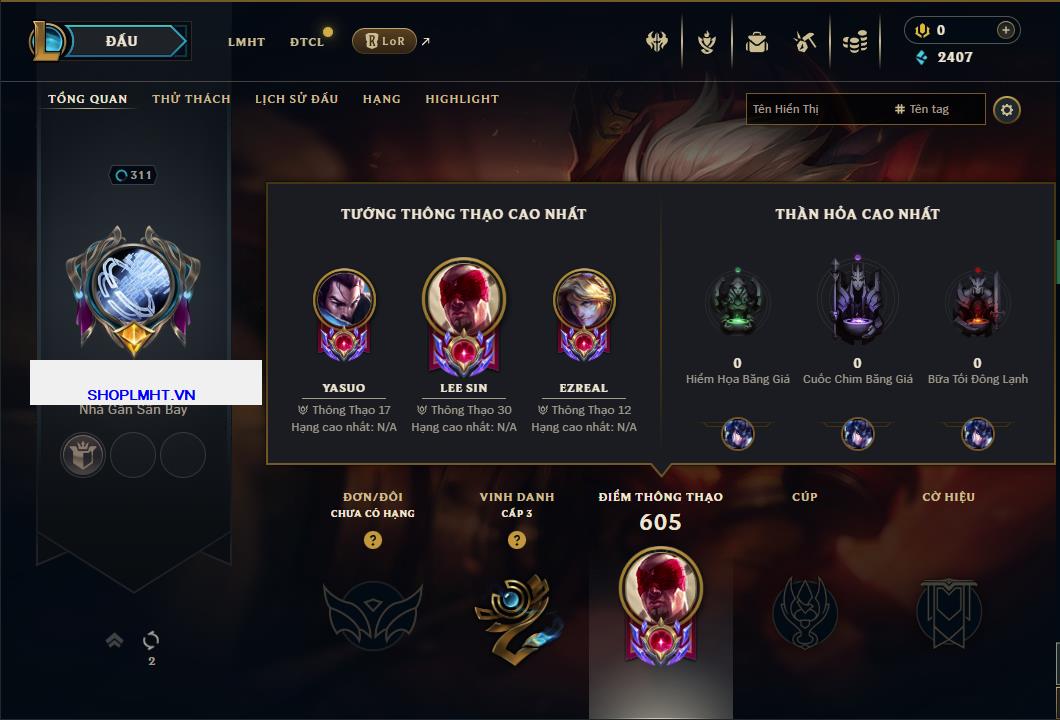Open the Hạng ranking tab

click(x=381, y=99)
